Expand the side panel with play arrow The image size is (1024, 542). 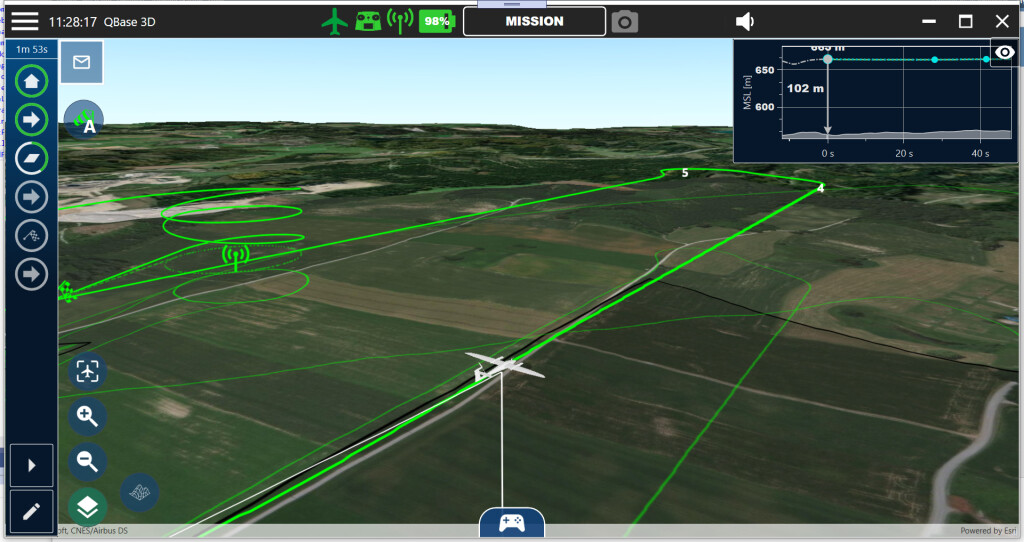31,465
